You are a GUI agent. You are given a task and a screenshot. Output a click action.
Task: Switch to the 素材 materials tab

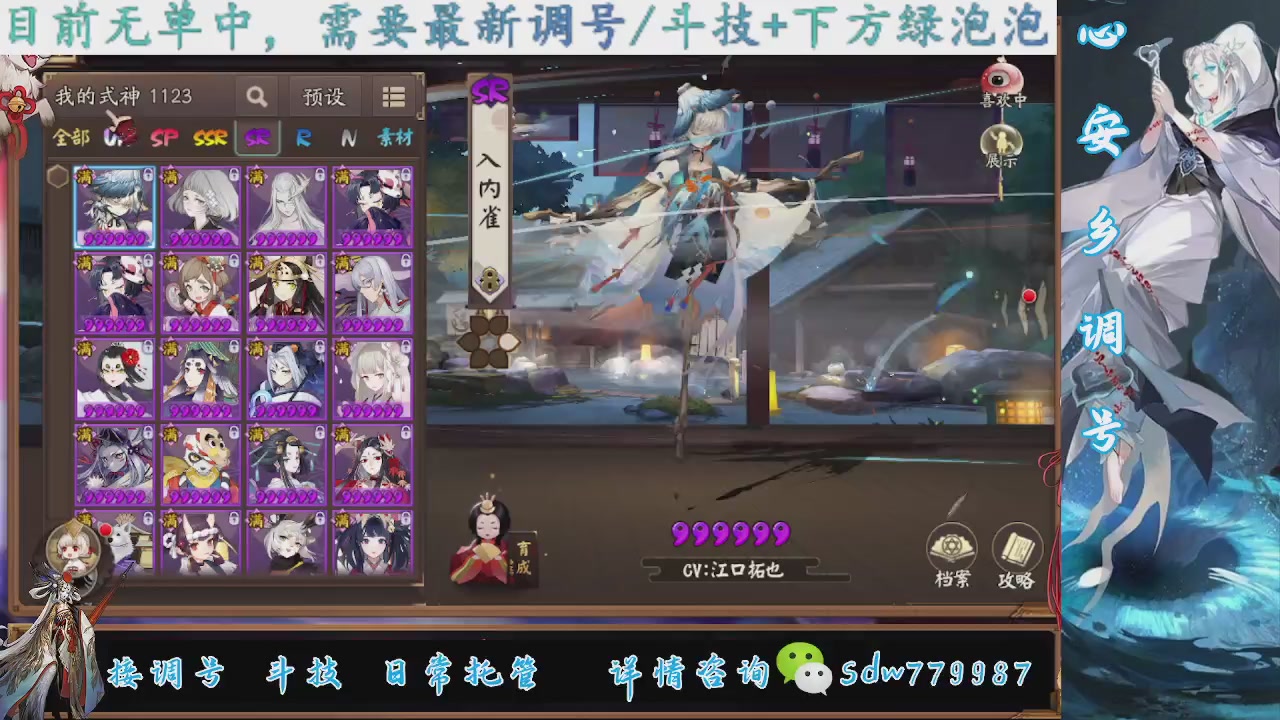click(x=395, y=138)
